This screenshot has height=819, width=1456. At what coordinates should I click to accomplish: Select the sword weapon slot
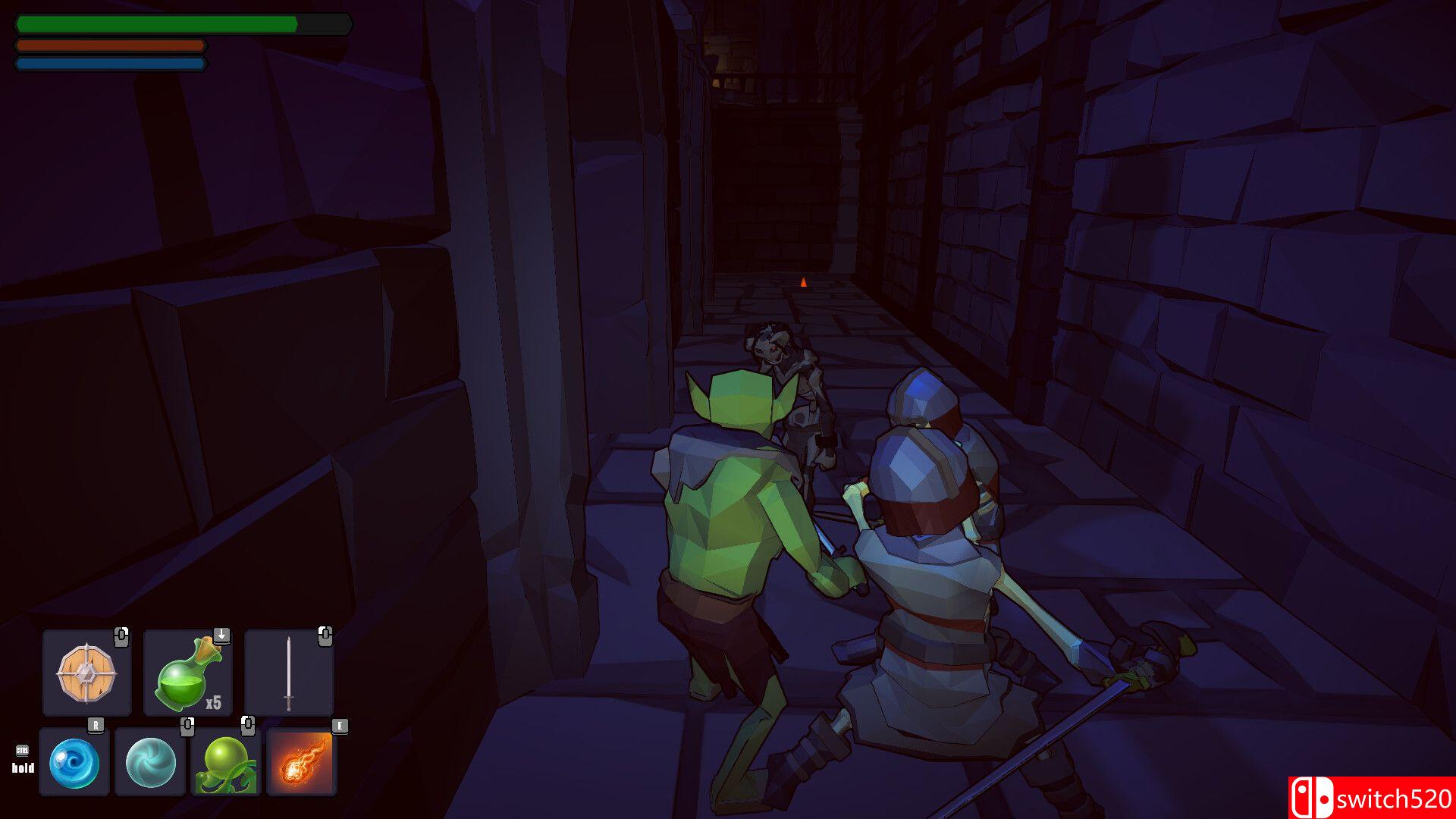tap(288, 673)
